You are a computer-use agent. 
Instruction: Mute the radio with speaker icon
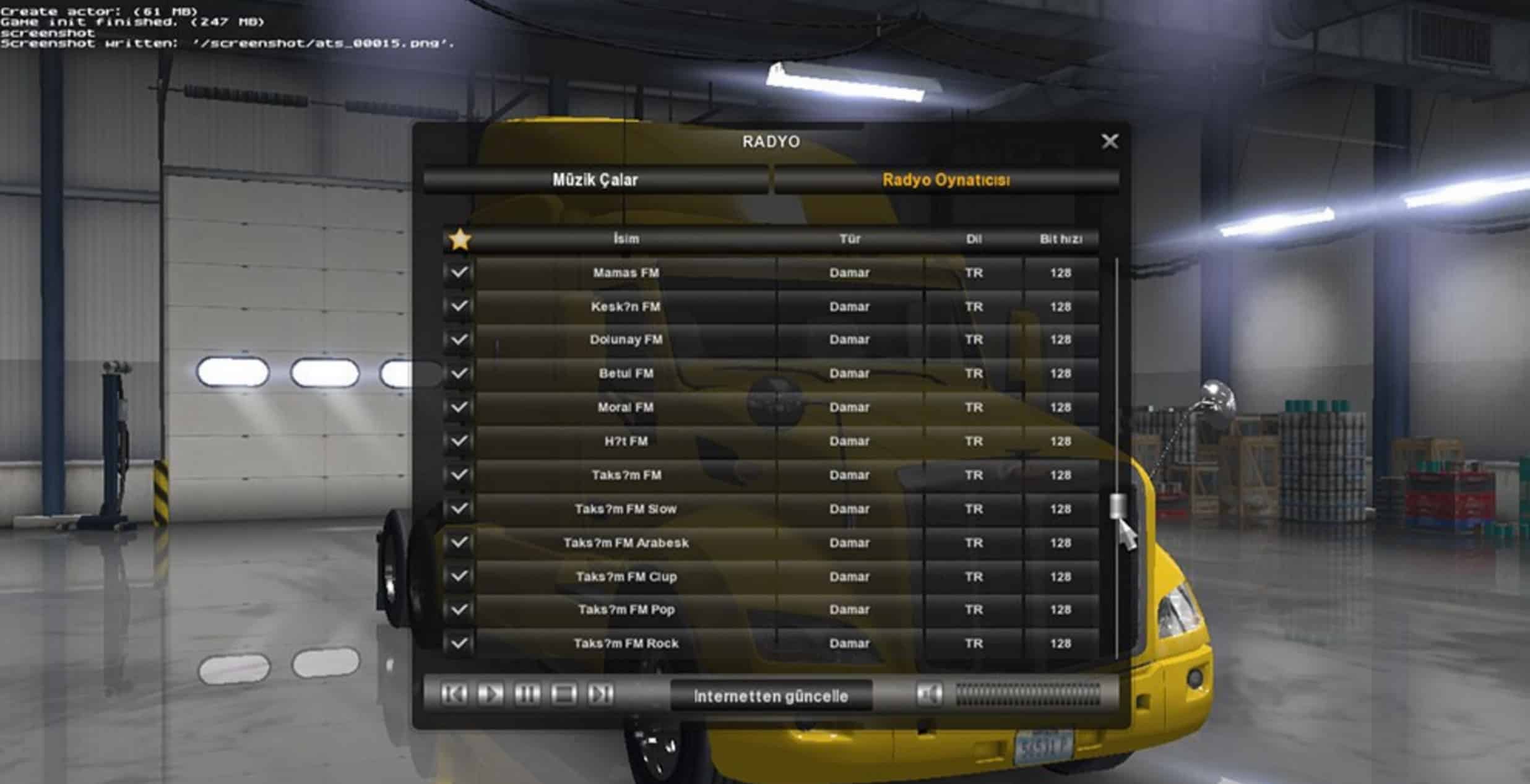[929, 694]
